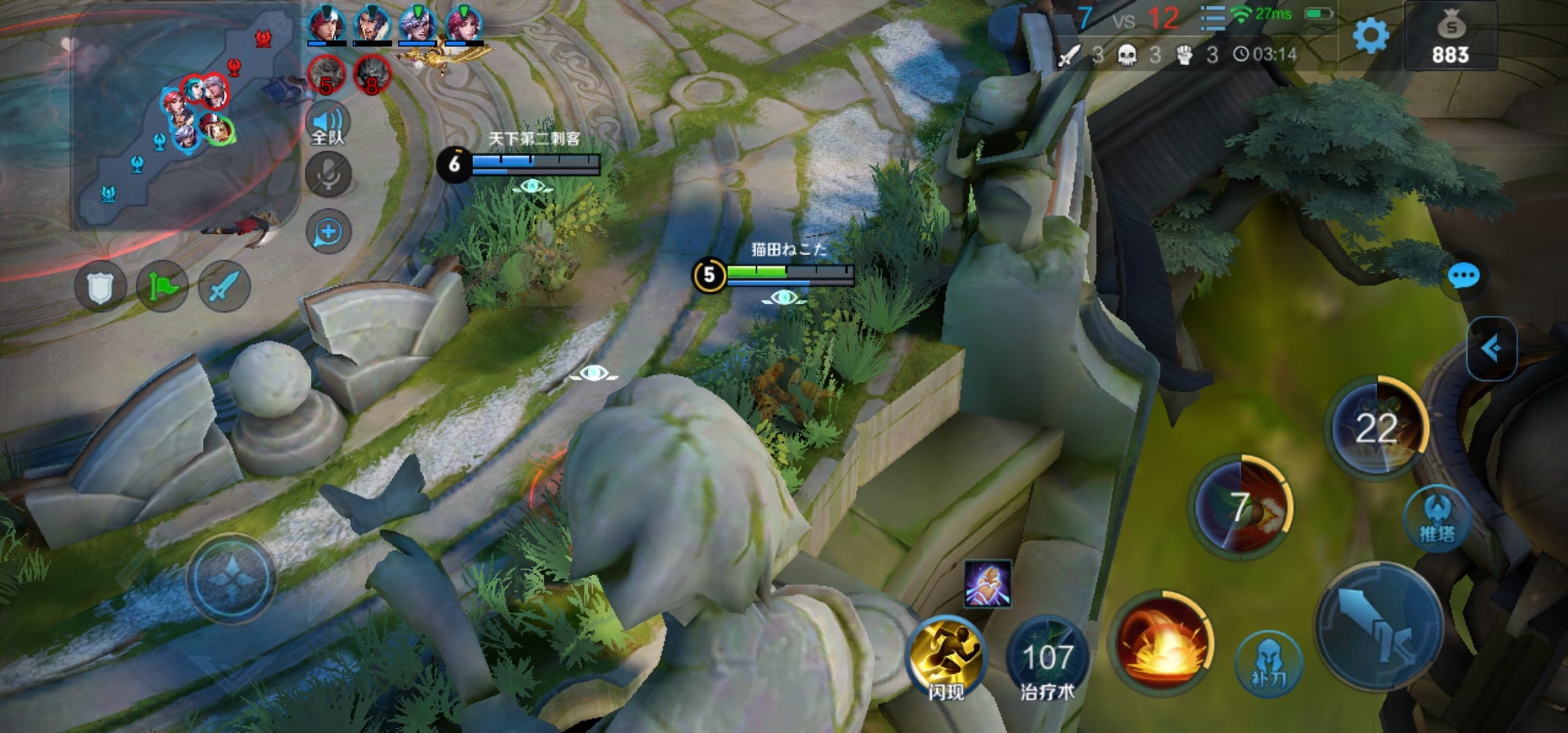The image size is (1568, 733).
Task: Hit the basic attack sword button
Action: tap(1379, 626)
